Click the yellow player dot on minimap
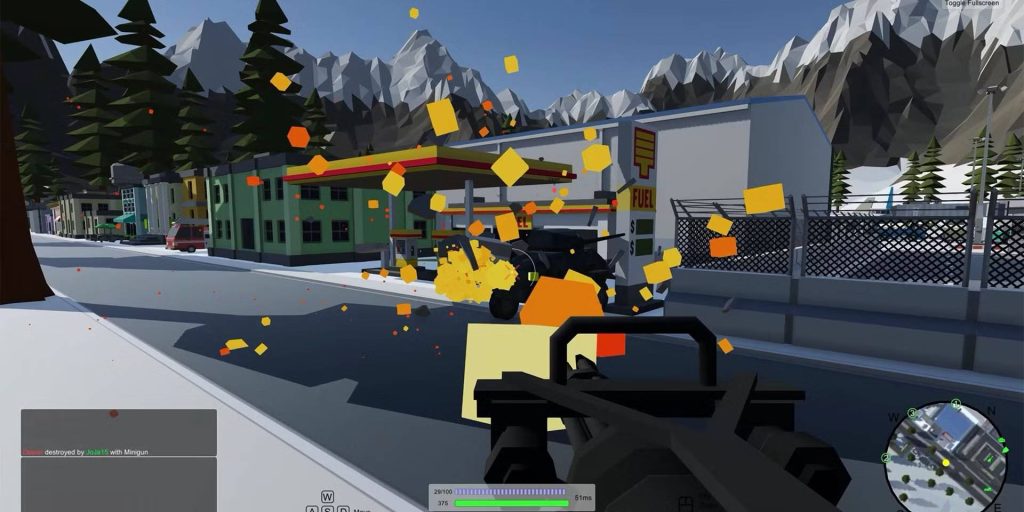The height and width of the screenshot is (512, 1024). (946, 463)
